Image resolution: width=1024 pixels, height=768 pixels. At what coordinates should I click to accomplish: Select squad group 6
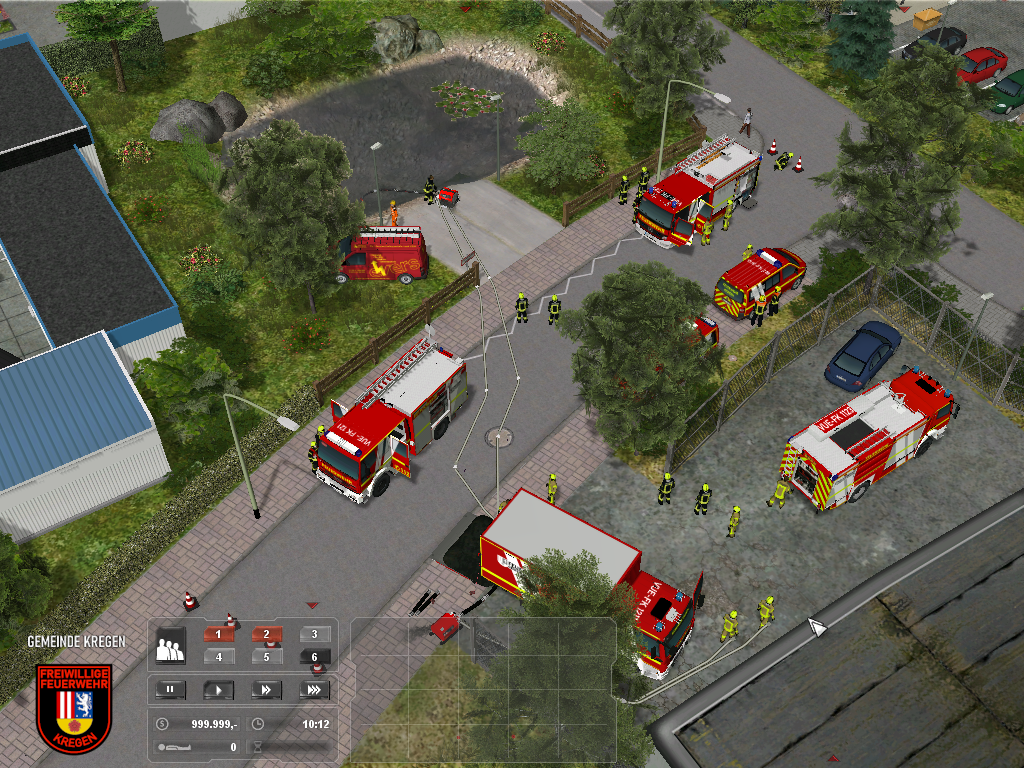pyautogui.click(x=314, y=657)
